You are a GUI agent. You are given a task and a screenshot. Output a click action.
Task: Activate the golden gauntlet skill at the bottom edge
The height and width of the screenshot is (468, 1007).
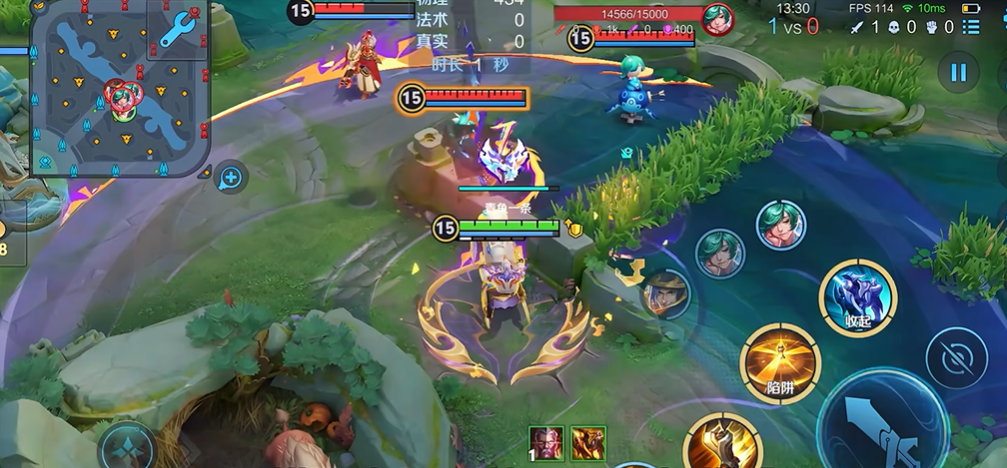pyautogui.click(x=722, y=442)
